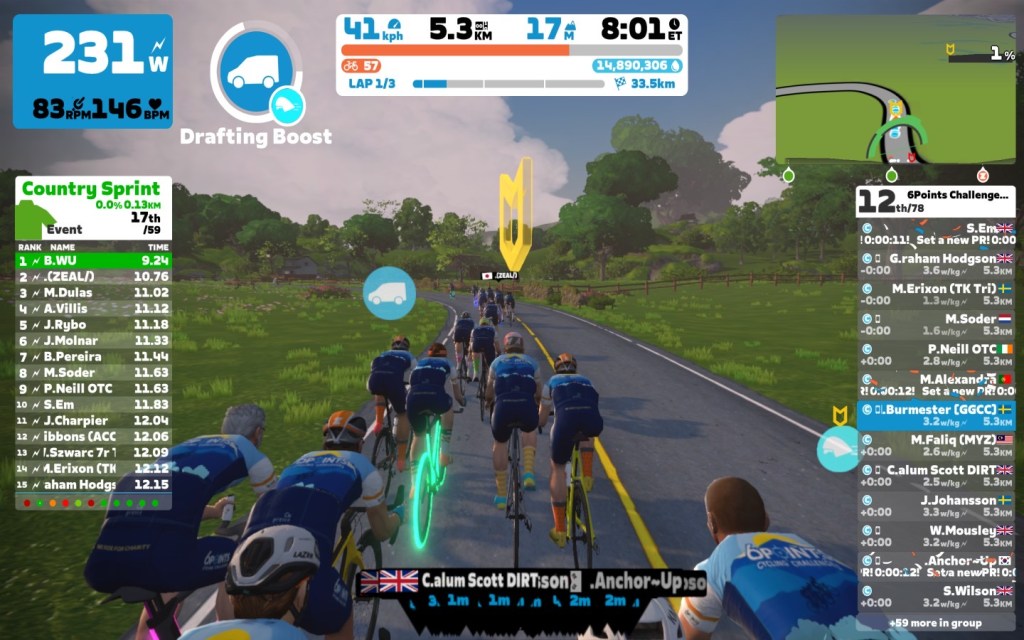
Task: Select M.Faliq (MYZ) rider row
Action: pyautogui.click(x=936, y=446)
